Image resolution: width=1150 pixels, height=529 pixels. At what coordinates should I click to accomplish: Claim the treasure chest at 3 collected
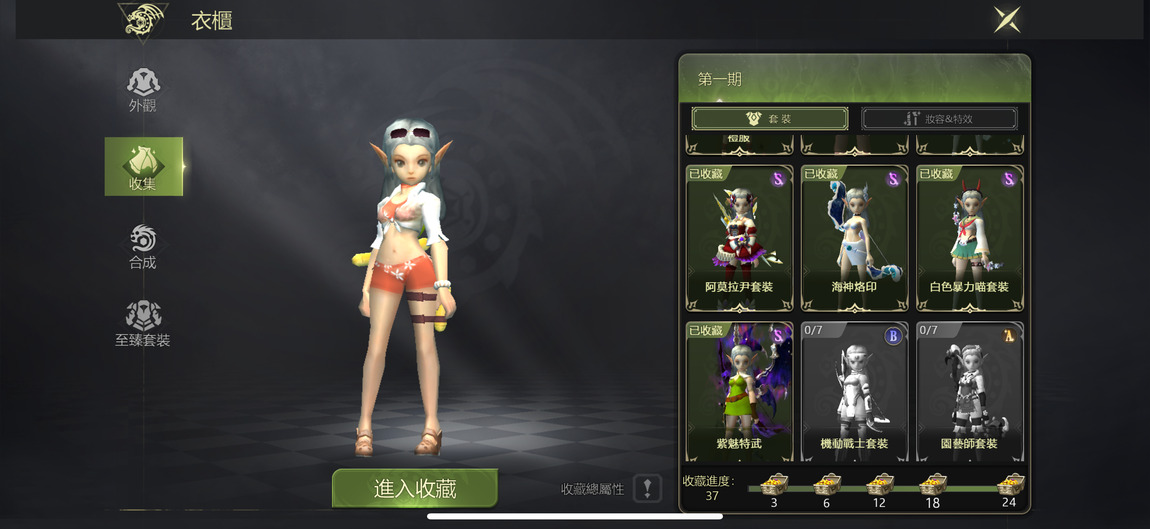click(x=774, y=485)
